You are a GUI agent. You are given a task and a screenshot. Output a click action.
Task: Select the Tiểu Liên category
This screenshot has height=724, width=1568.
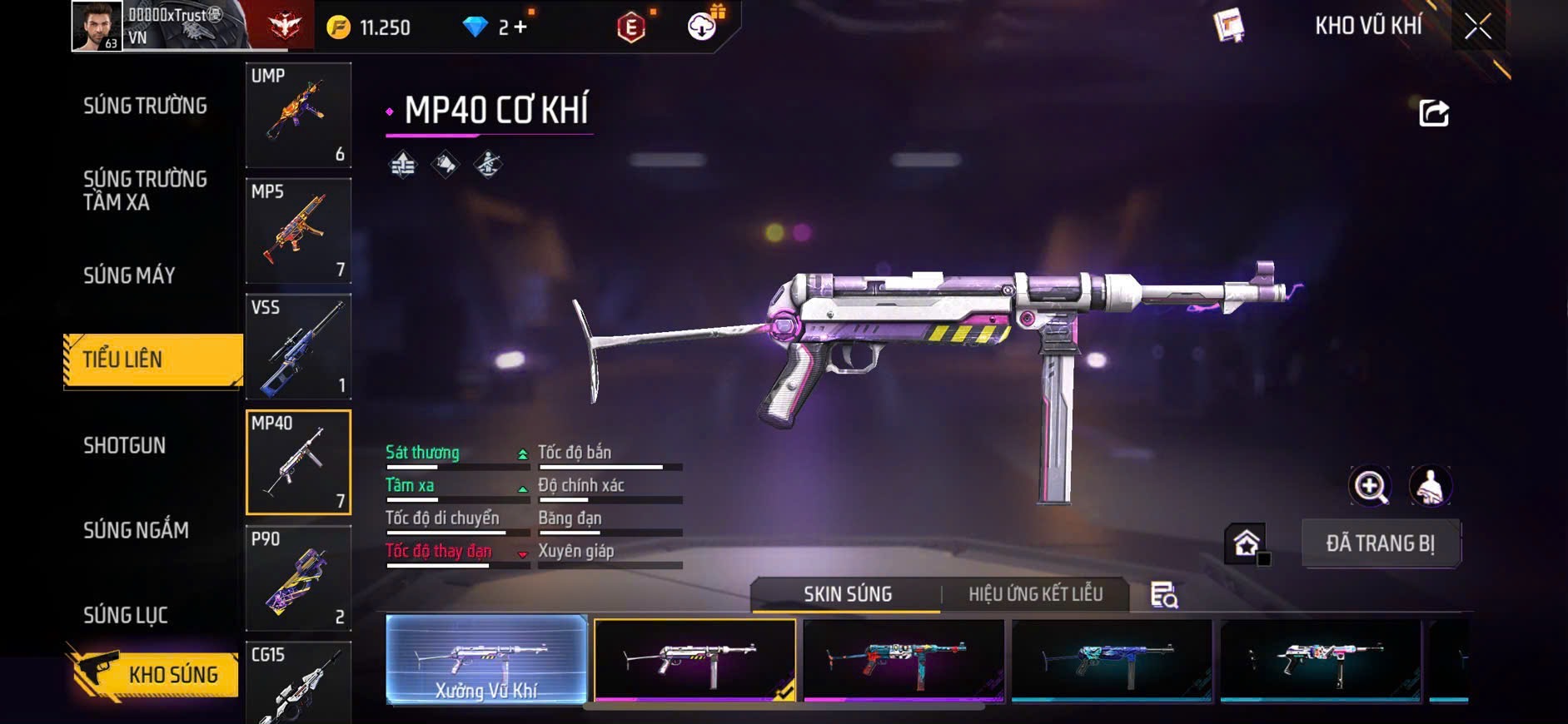pos(153,360)
